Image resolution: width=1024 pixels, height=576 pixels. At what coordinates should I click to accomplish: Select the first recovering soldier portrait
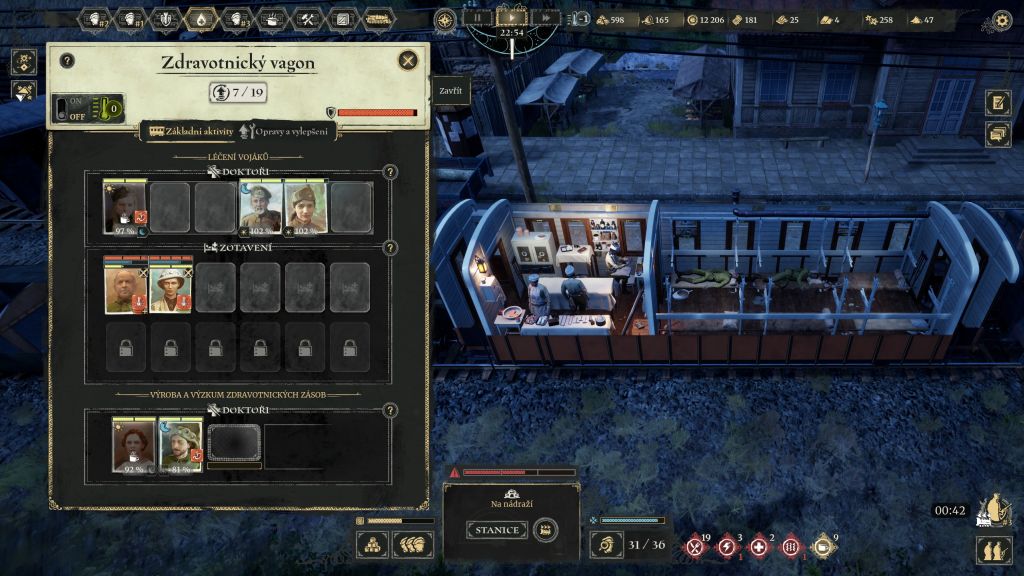coord(125,289)
